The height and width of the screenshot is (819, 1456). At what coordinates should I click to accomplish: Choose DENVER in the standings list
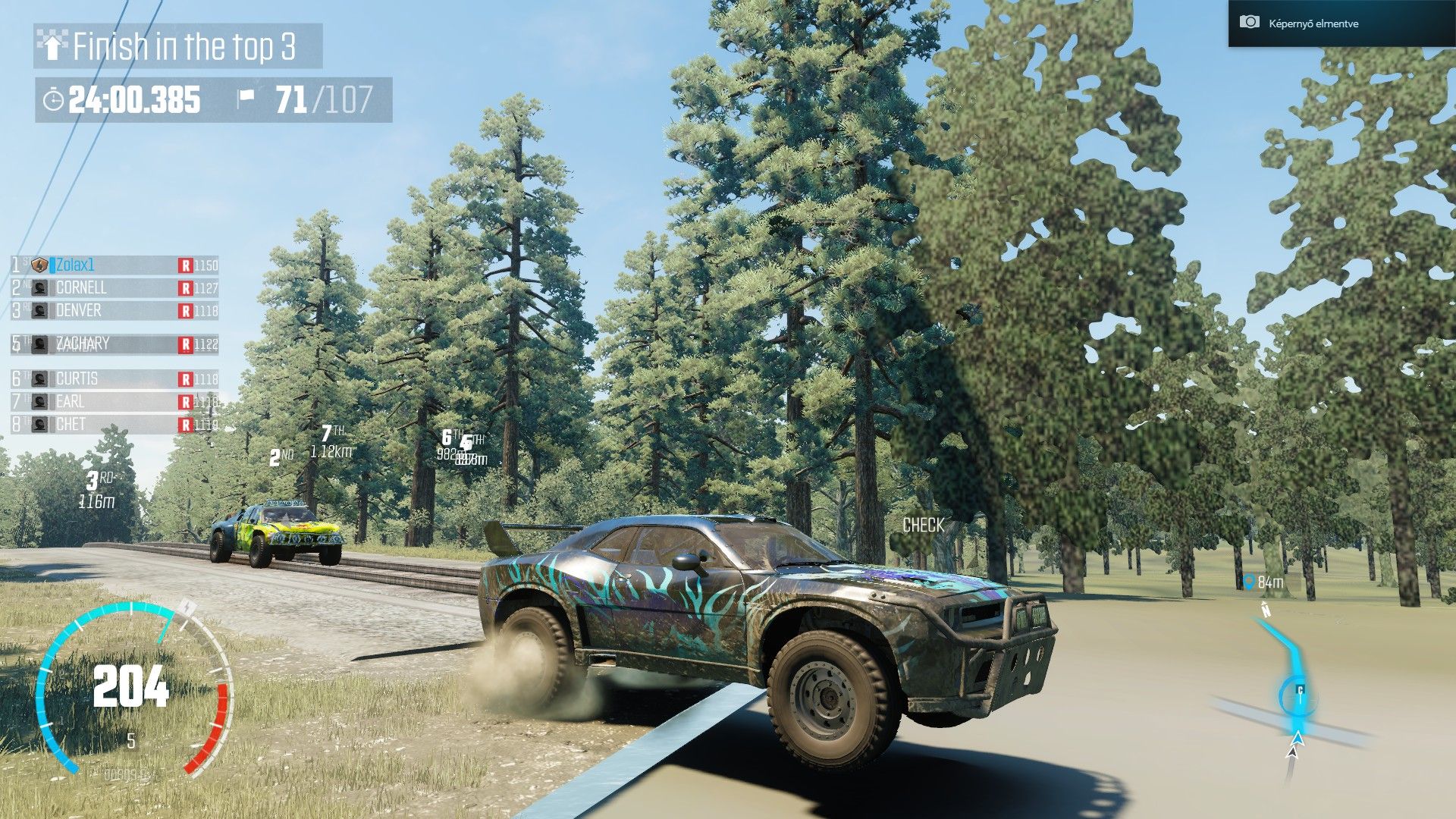pyautogui.click(x=114, y=311)
